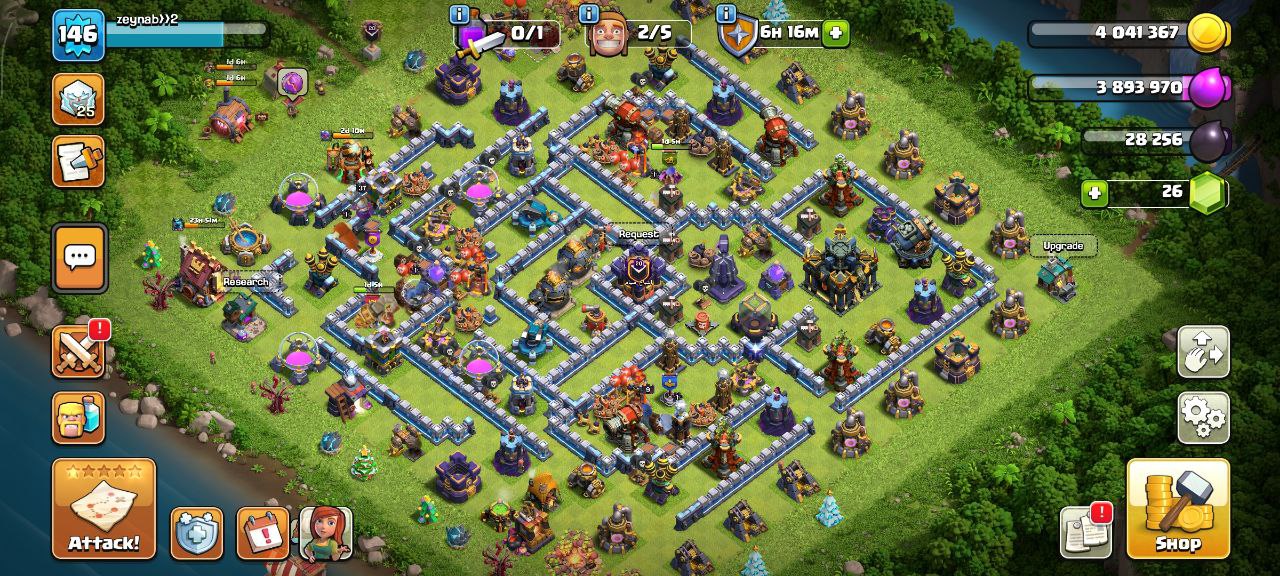Open the scroll and sword log button

[78, 162]
